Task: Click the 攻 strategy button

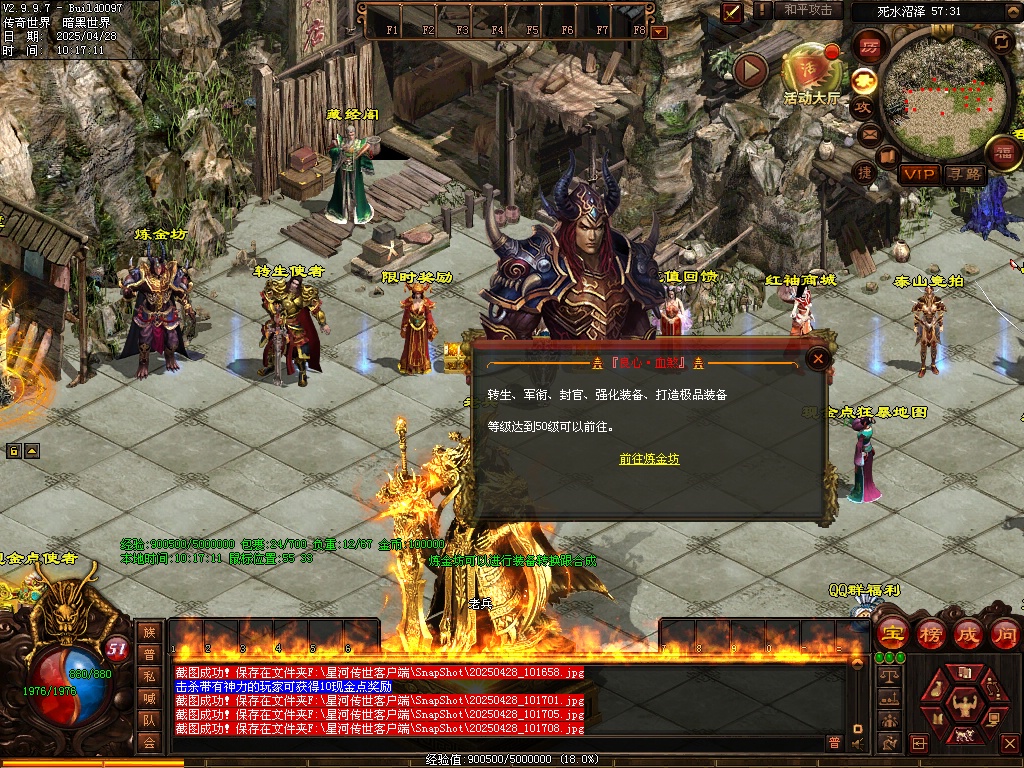Action: [x=863, y=107]
